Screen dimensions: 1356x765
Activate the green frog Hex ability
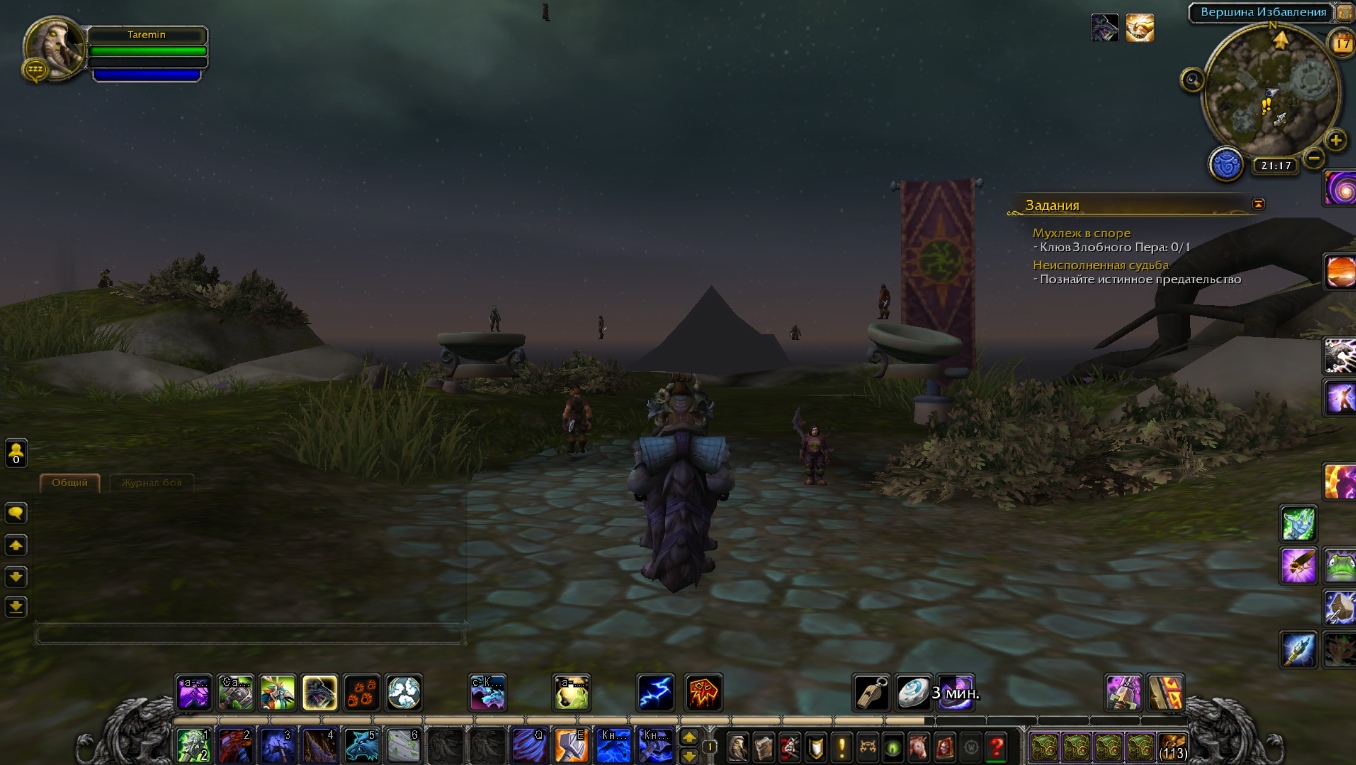tap(1340, 565)
